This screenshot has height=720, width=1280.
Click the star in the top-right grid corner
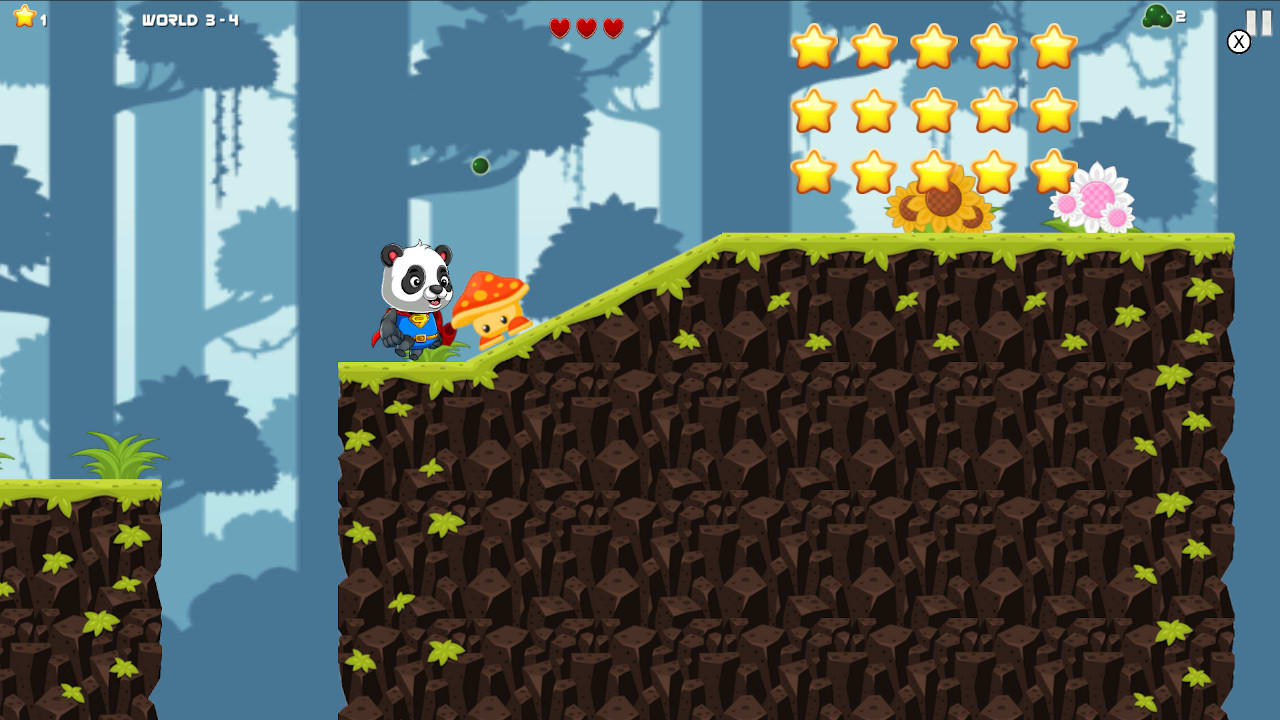pyautogui.click(x=1053, y=47)
